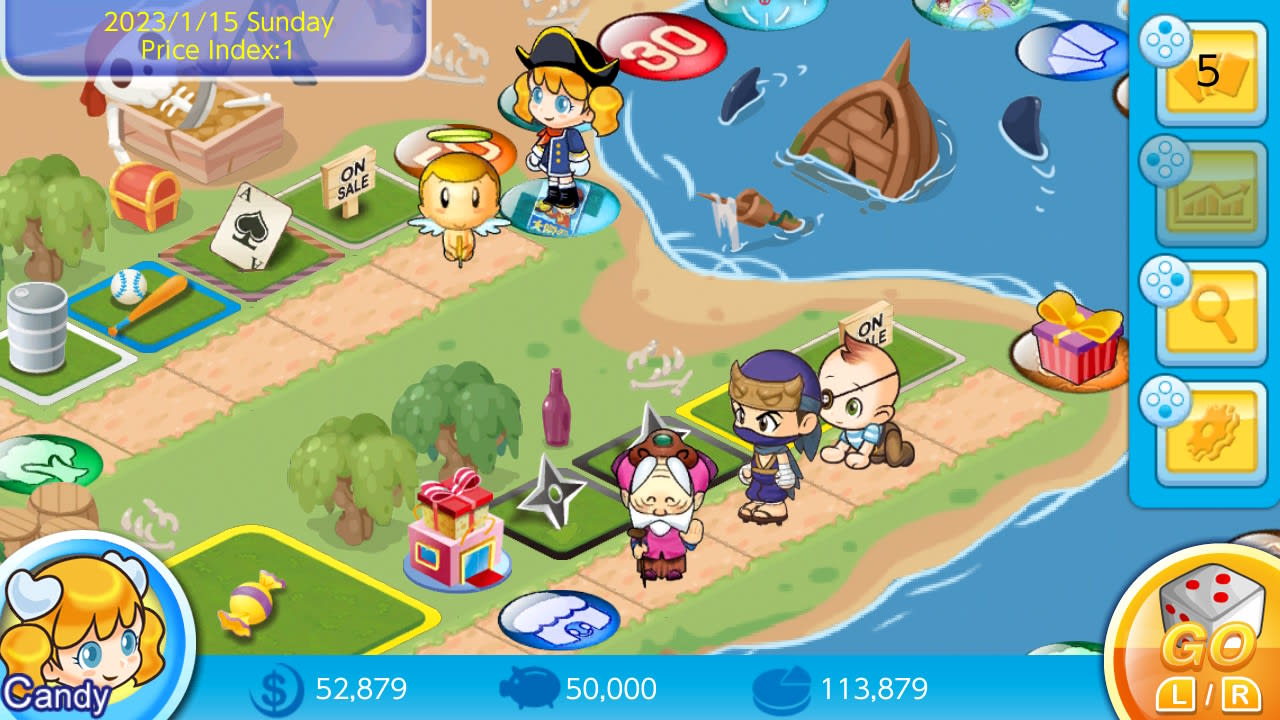This screenshot has height=720, width=1280.
Task: Click the red 30 toll space on the board
Action: [660, 45]
